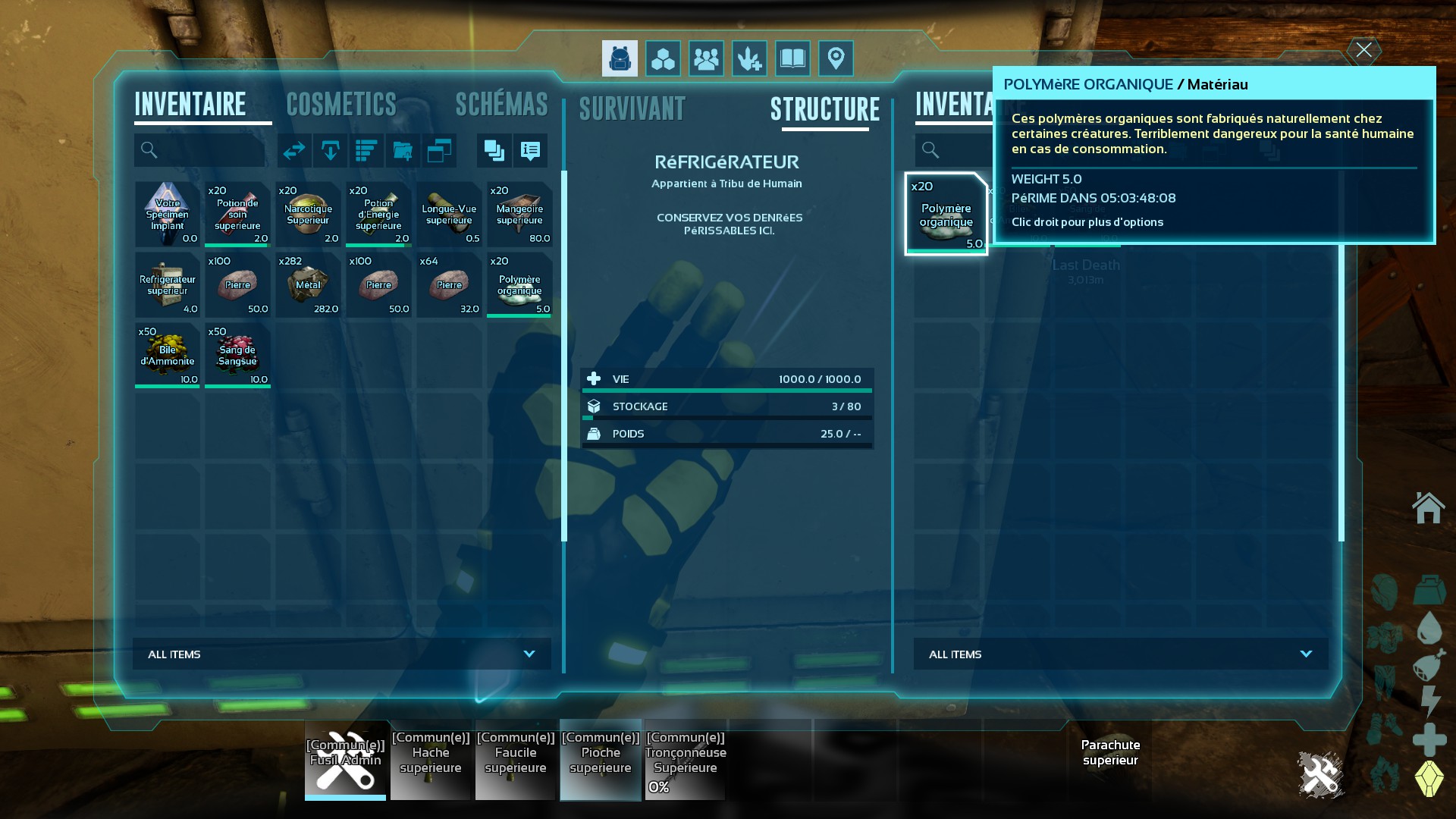The width and height of the screenshot is (1456, 819).
Task: Activate the Tronçonneuse Superieure hotbar slot
Action: coord(686,760)
